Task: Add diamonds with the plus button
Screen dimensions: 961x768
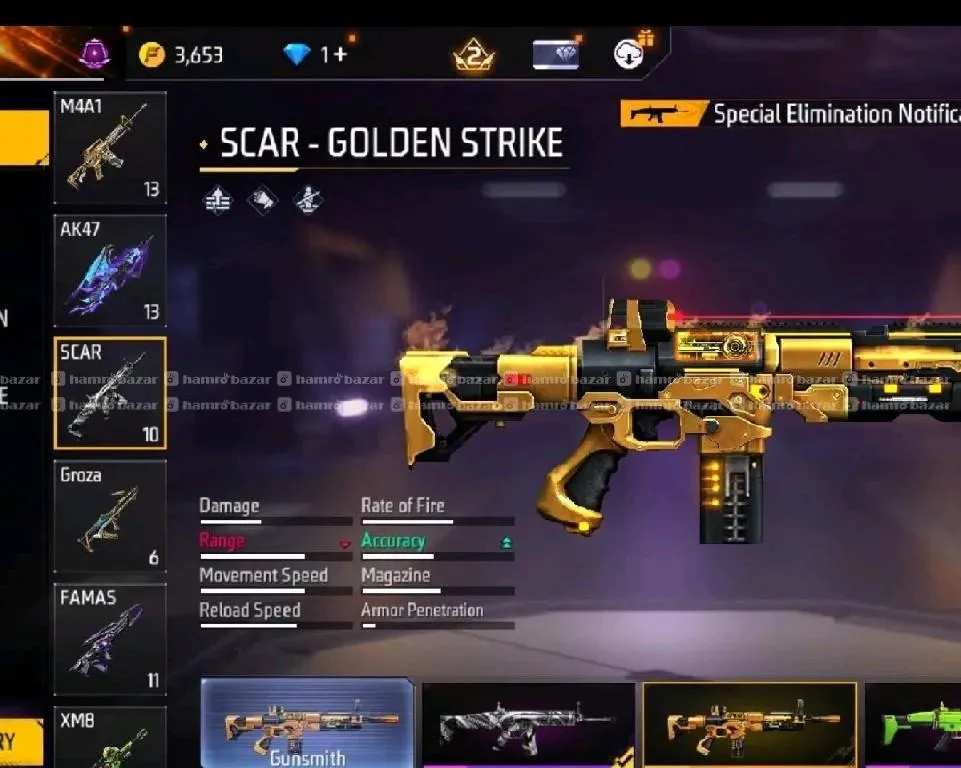Action: pyautogui.click(x=339, y=54)
